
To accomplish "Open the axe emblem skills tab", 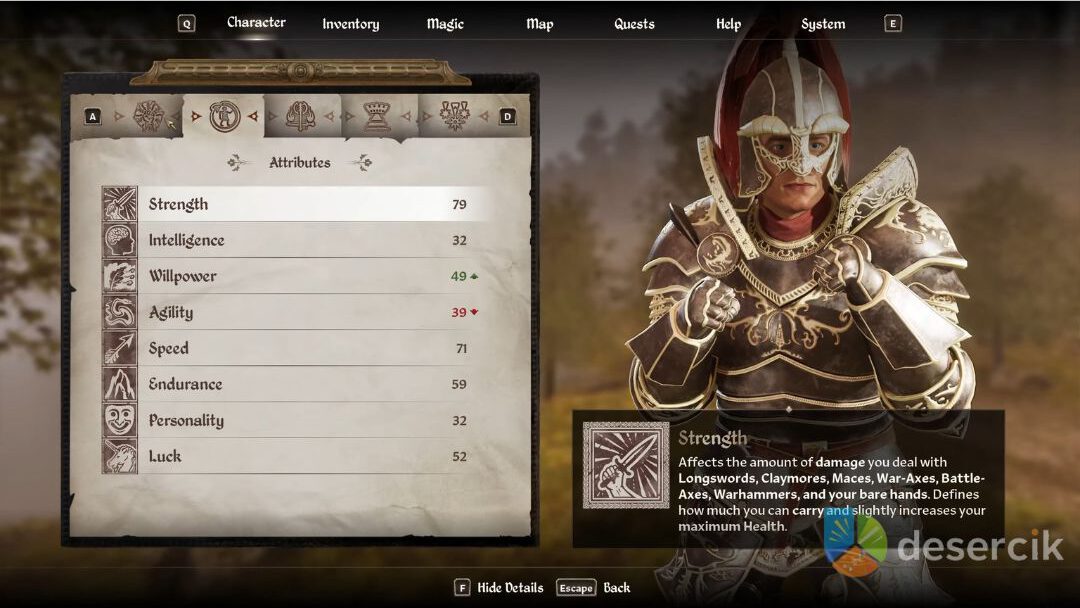I will point(300,116).
